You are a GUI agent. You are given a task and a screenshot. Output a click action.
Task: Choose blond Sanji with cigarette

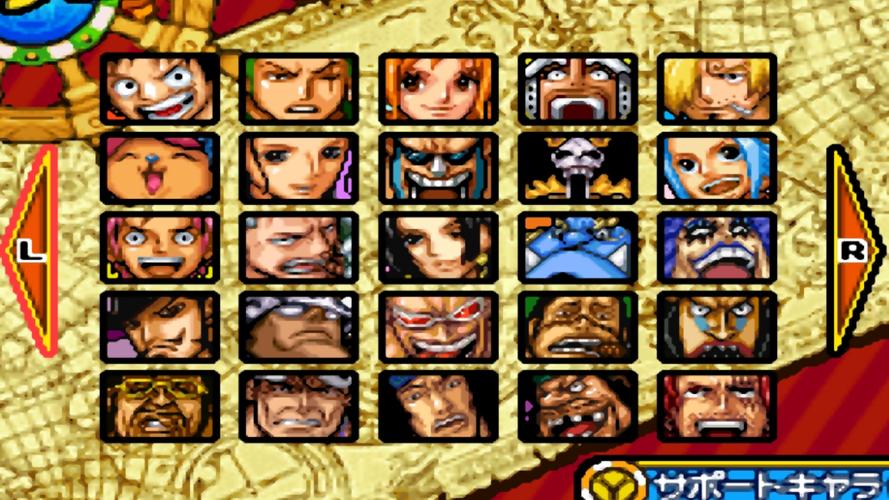click(716, 88)
